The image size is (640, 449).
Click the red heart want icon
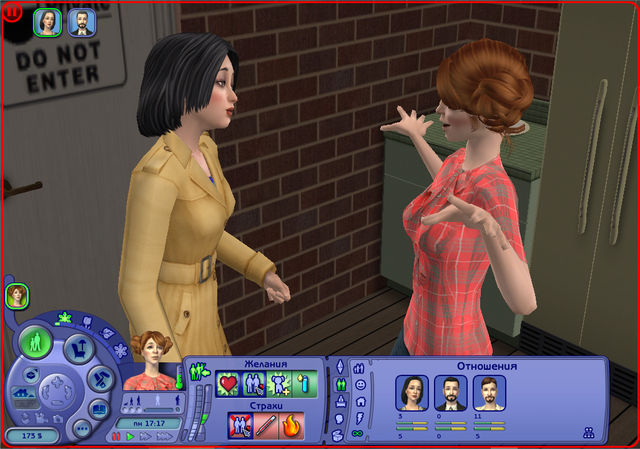pyautogui.click(x=229, y=383)
